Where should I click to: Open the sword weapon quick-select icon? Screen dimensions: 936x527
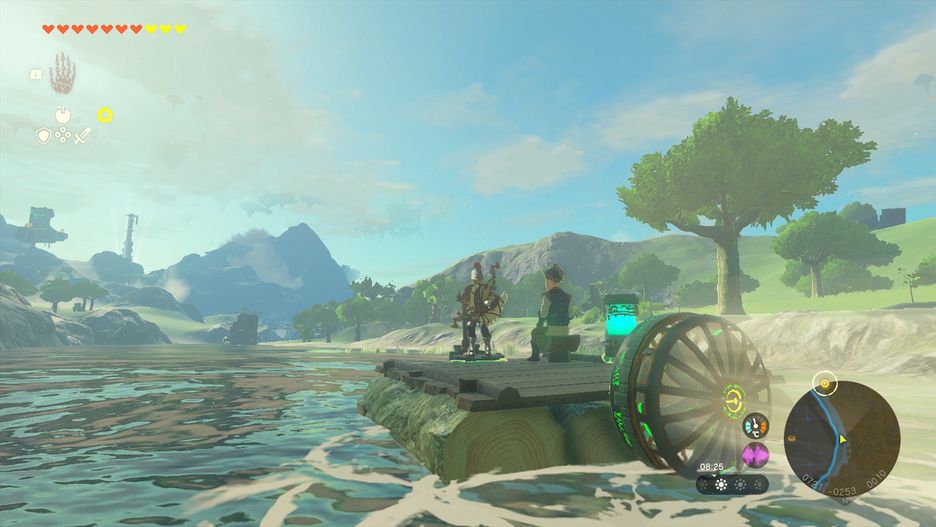(x=83, y=135)
